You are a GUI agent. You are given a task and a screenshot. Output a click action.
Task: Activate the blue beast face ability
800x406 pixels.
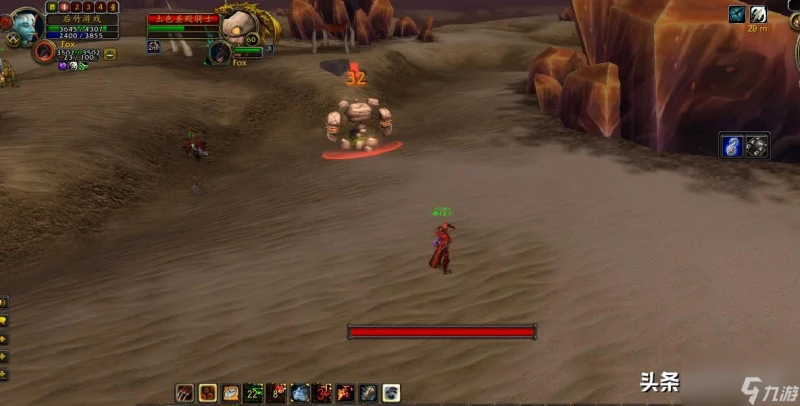click(x=299, y=393)
